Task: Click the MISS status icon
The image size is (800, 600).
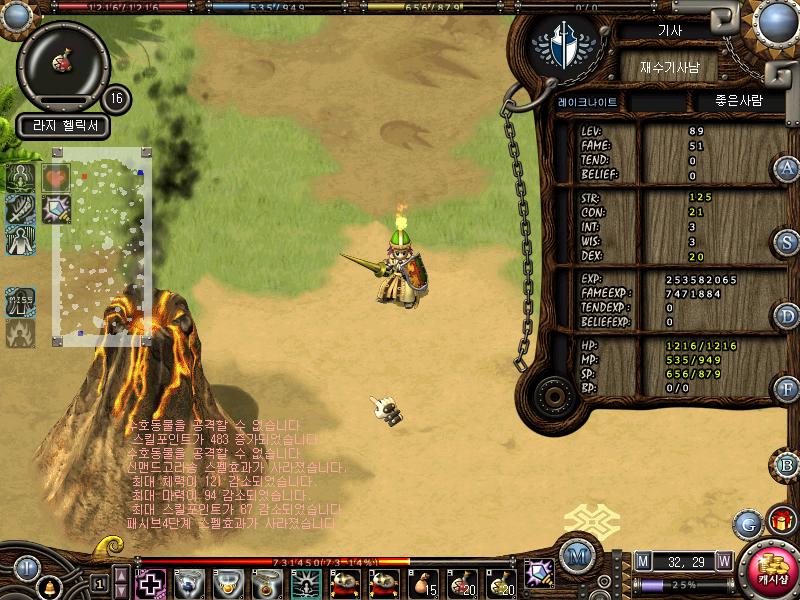Action: click(21, 301)
